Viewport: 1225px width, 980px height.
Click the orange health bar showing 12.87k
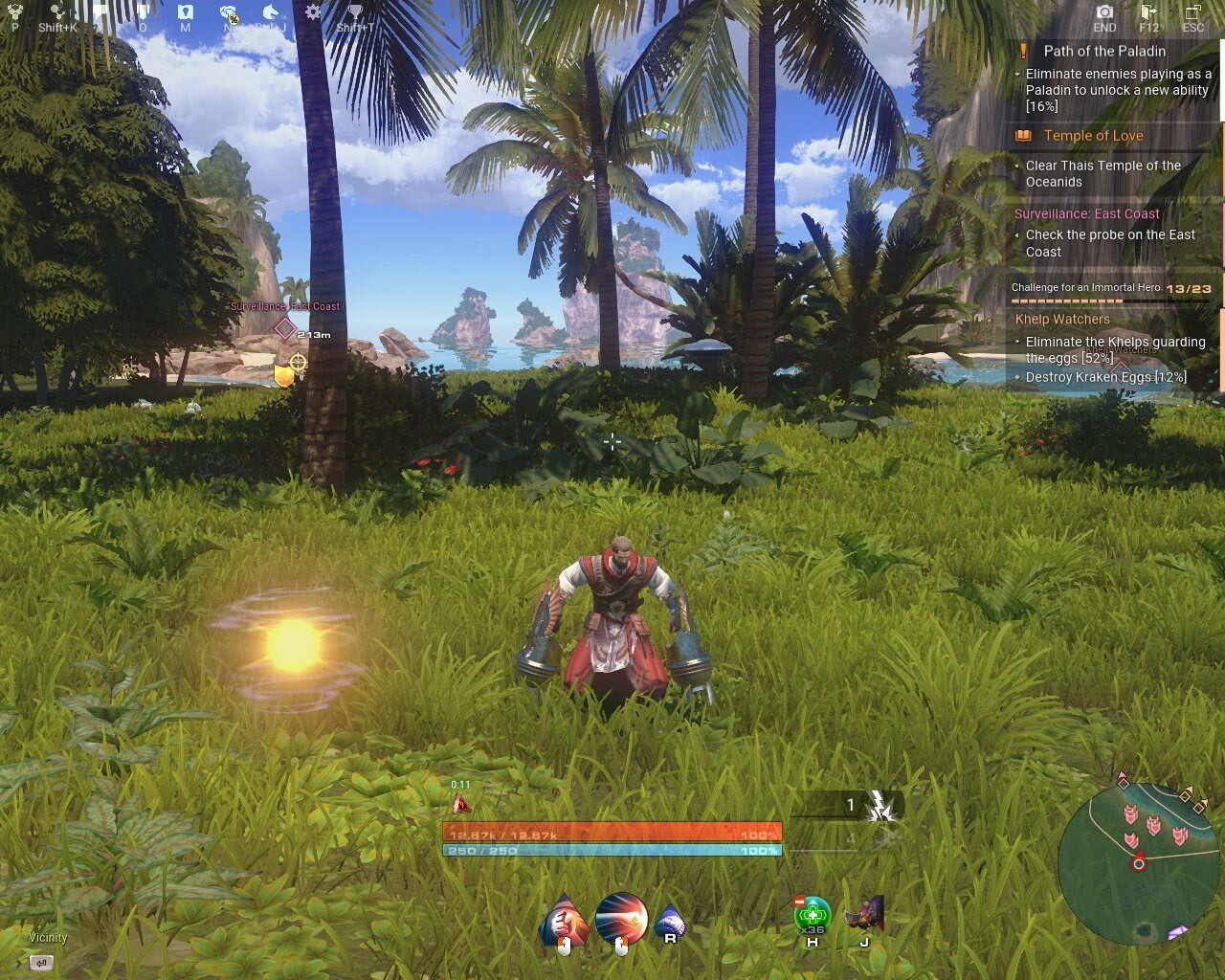(x=612, y=834)
